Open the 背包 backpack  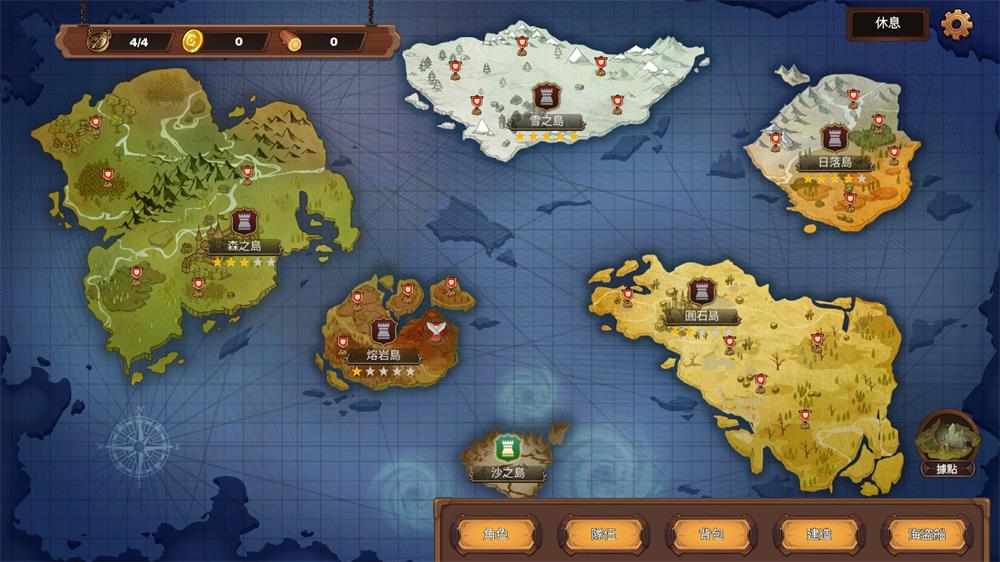[711, 534]
